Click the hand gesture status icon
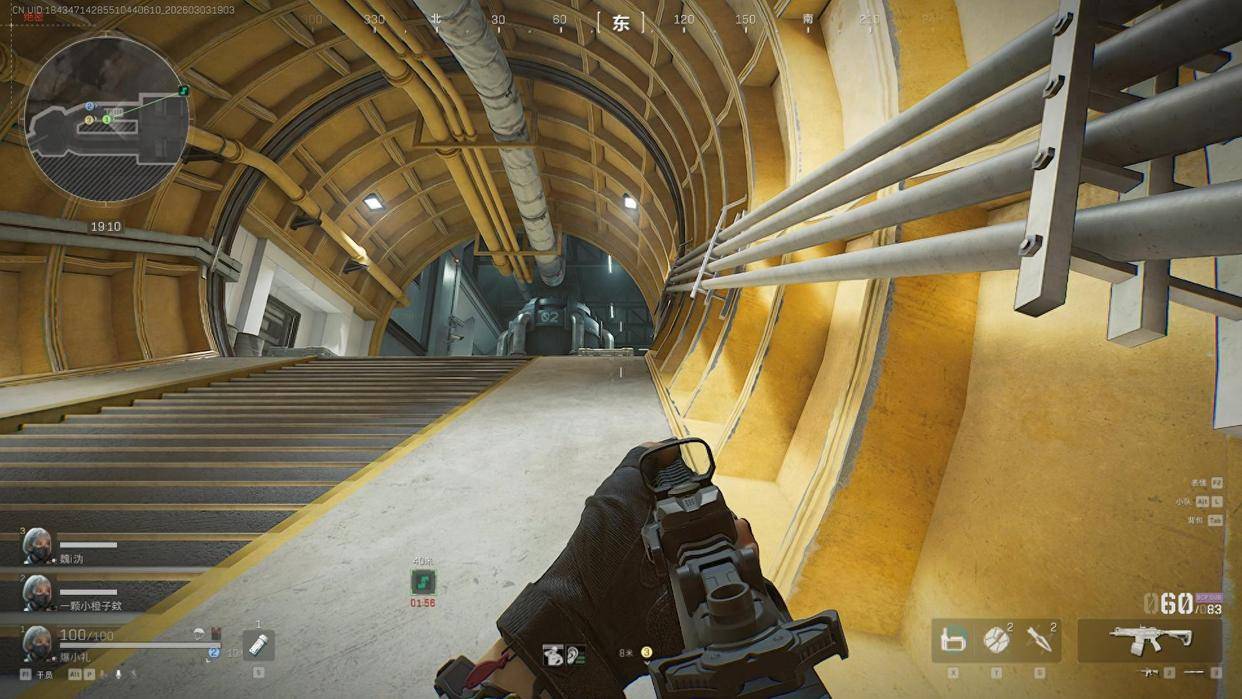This screenshot has height=699, width=1242. point(553,655)
